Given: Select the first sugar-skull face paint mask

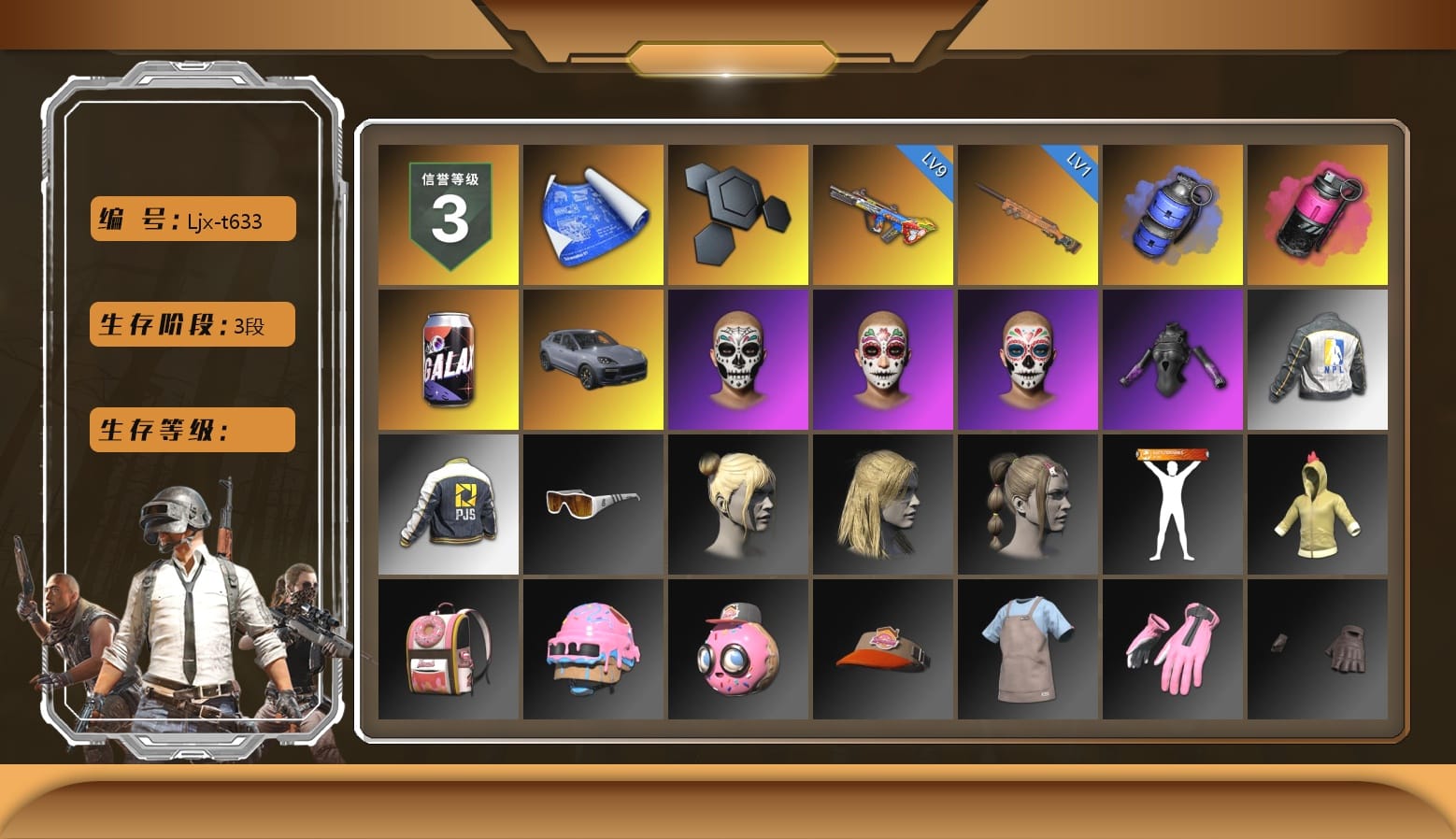Looking at the screenshot, I should point(738,360).
